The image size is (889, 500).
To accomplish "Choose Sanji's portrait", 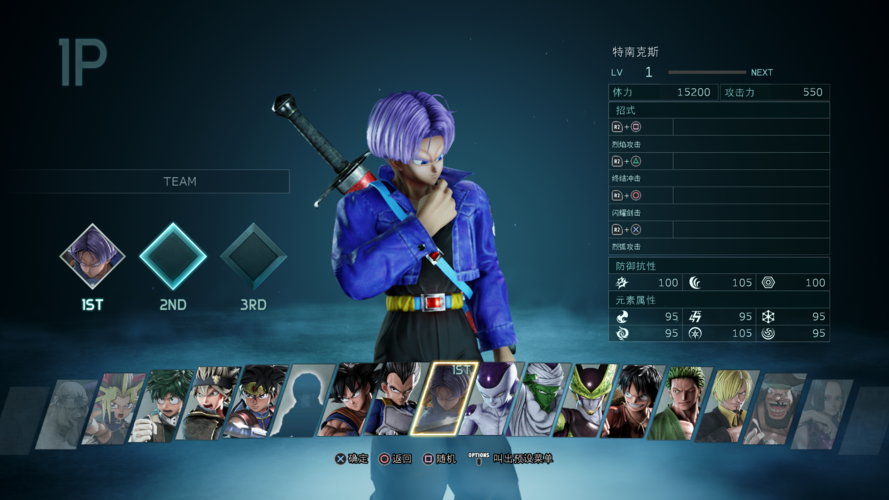I will [725, 405].
